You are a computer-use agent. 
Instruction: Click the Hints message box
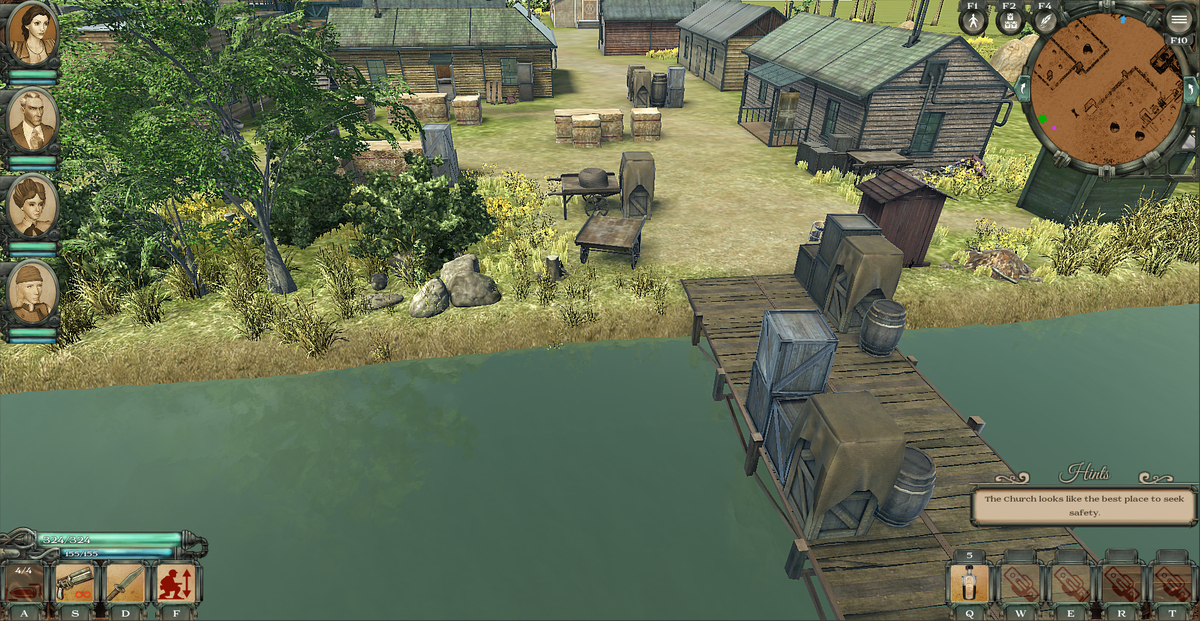tap(1084, 505)
